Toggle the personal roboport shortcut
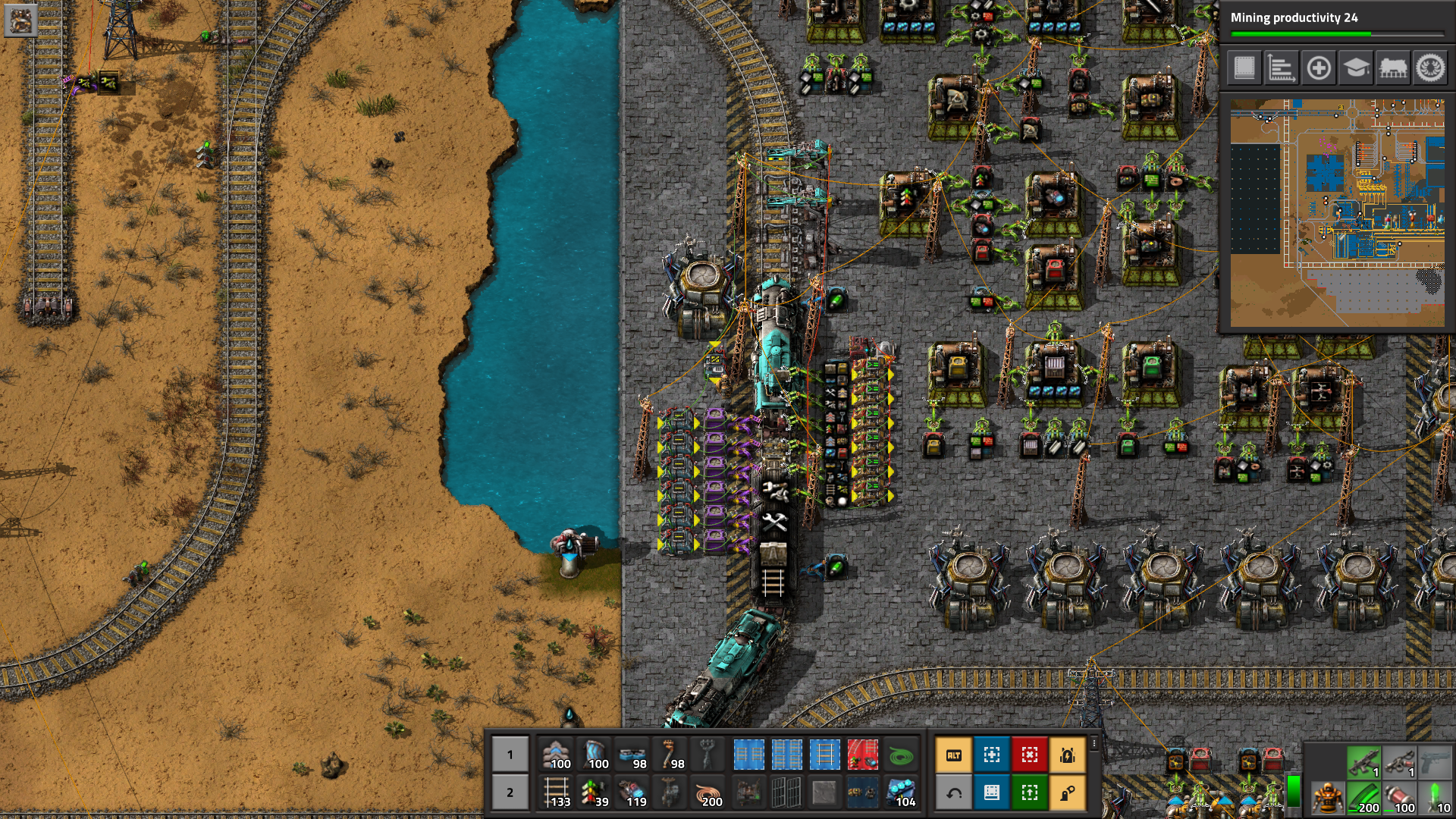 [1067, 755]
